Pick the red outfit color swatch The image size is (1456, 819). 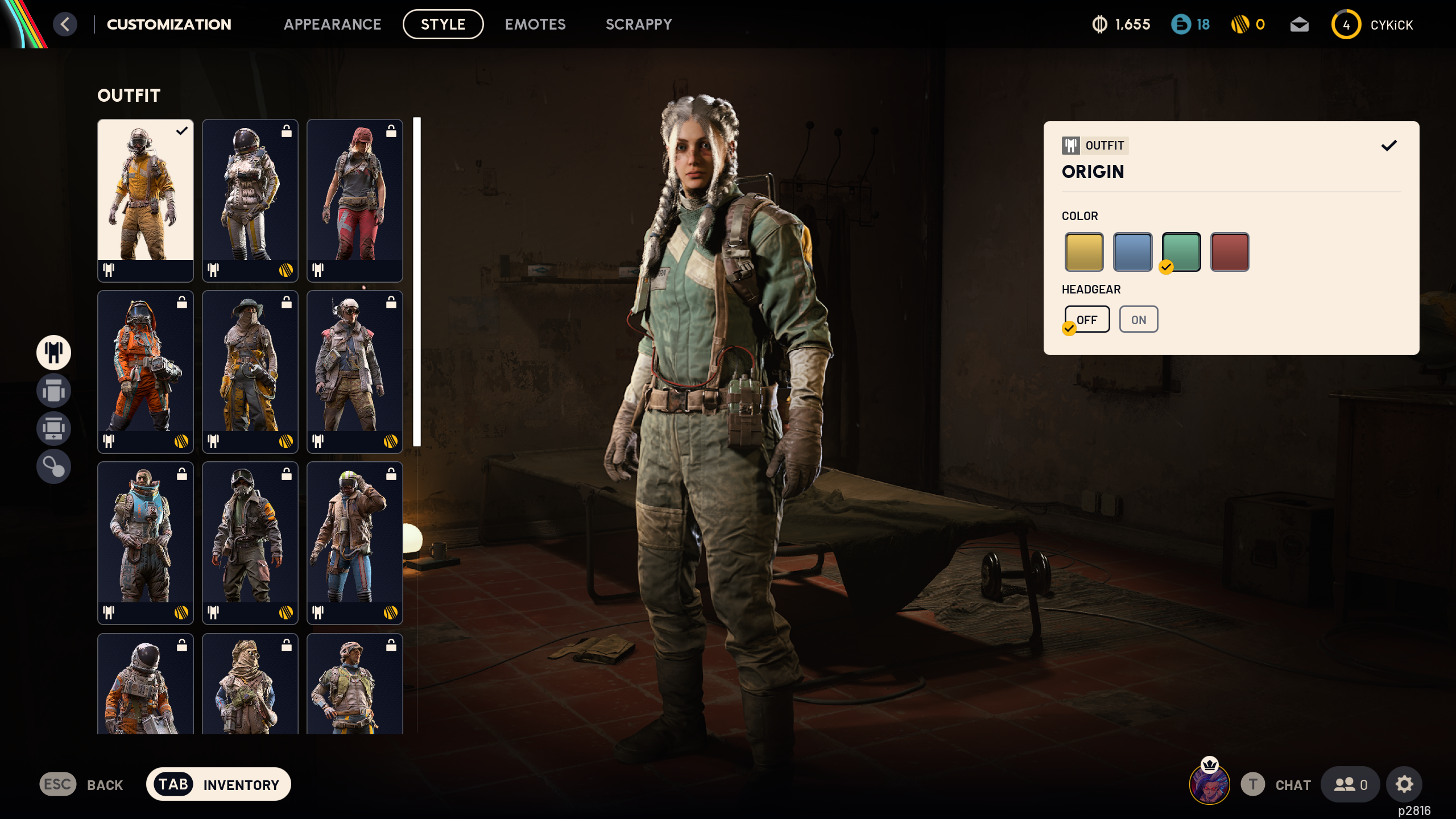(x=1230, y=251)
